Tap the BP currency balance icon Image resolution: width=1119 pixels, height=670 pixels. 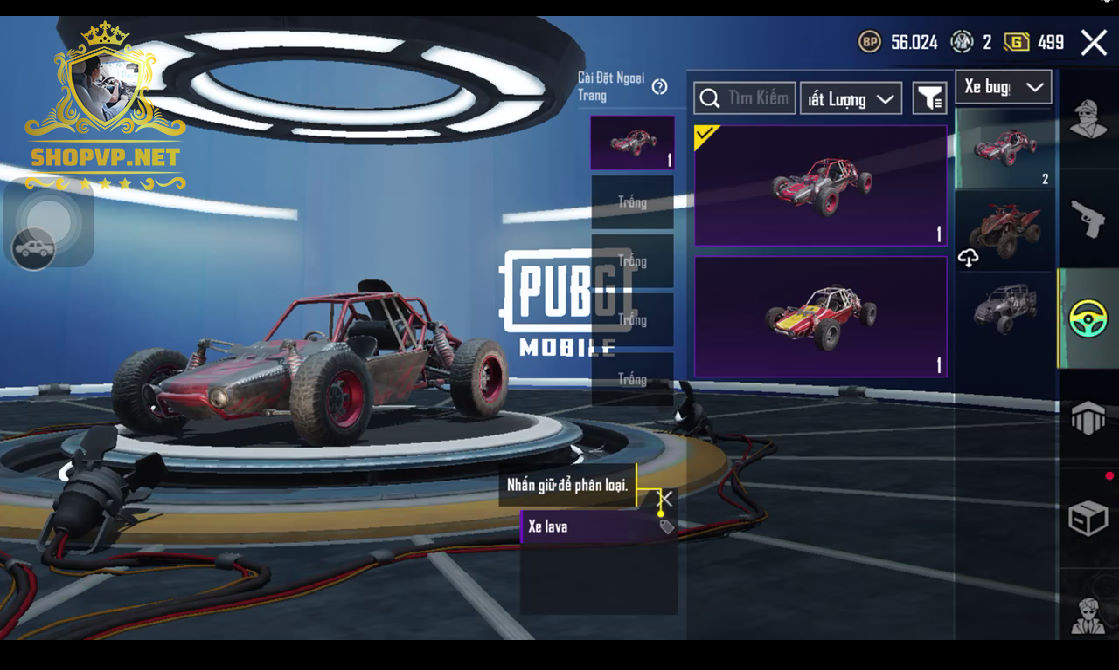[870, 42]
